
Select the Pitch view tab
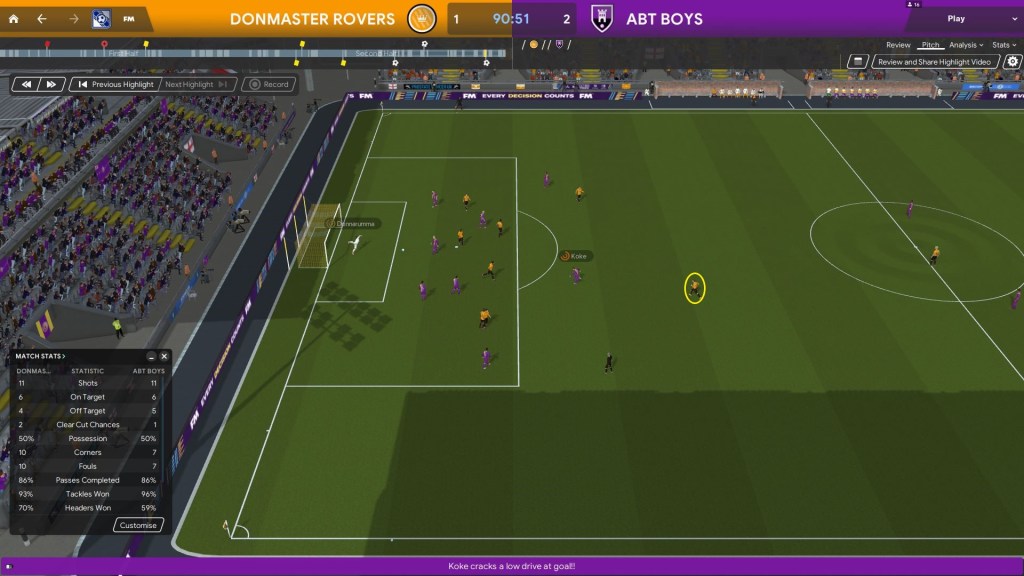[930, 45]
